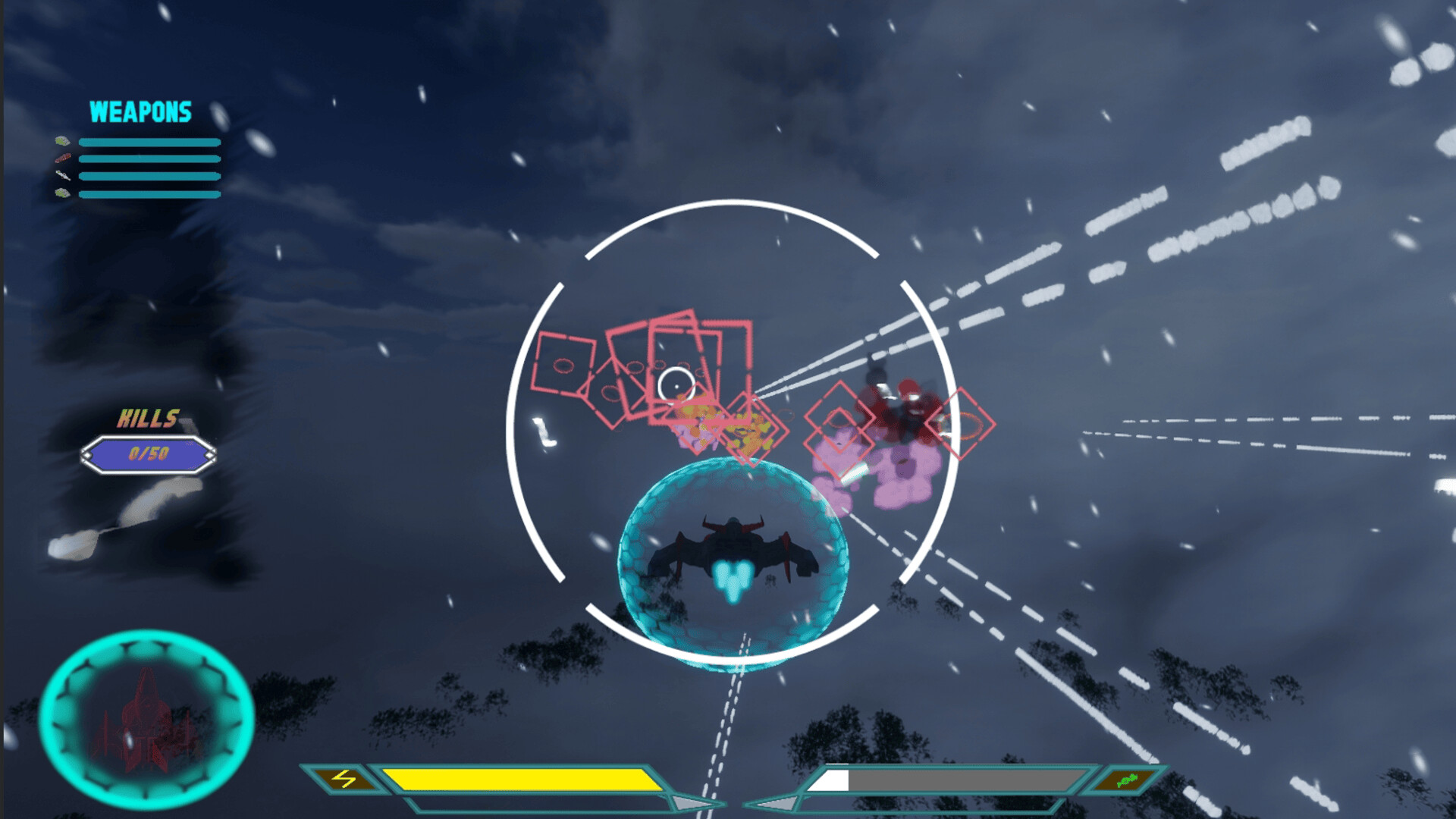
Task: Select the green grenade weapon icon
Action: 62,140
